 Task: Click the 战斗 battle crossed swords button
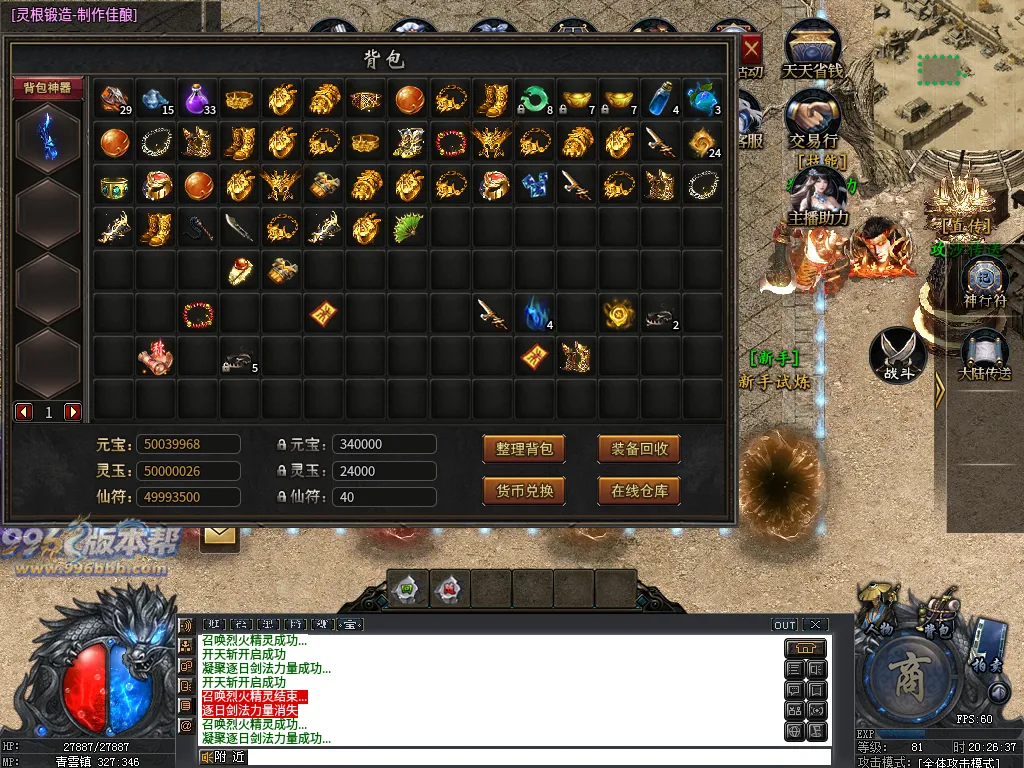(897, 354)
